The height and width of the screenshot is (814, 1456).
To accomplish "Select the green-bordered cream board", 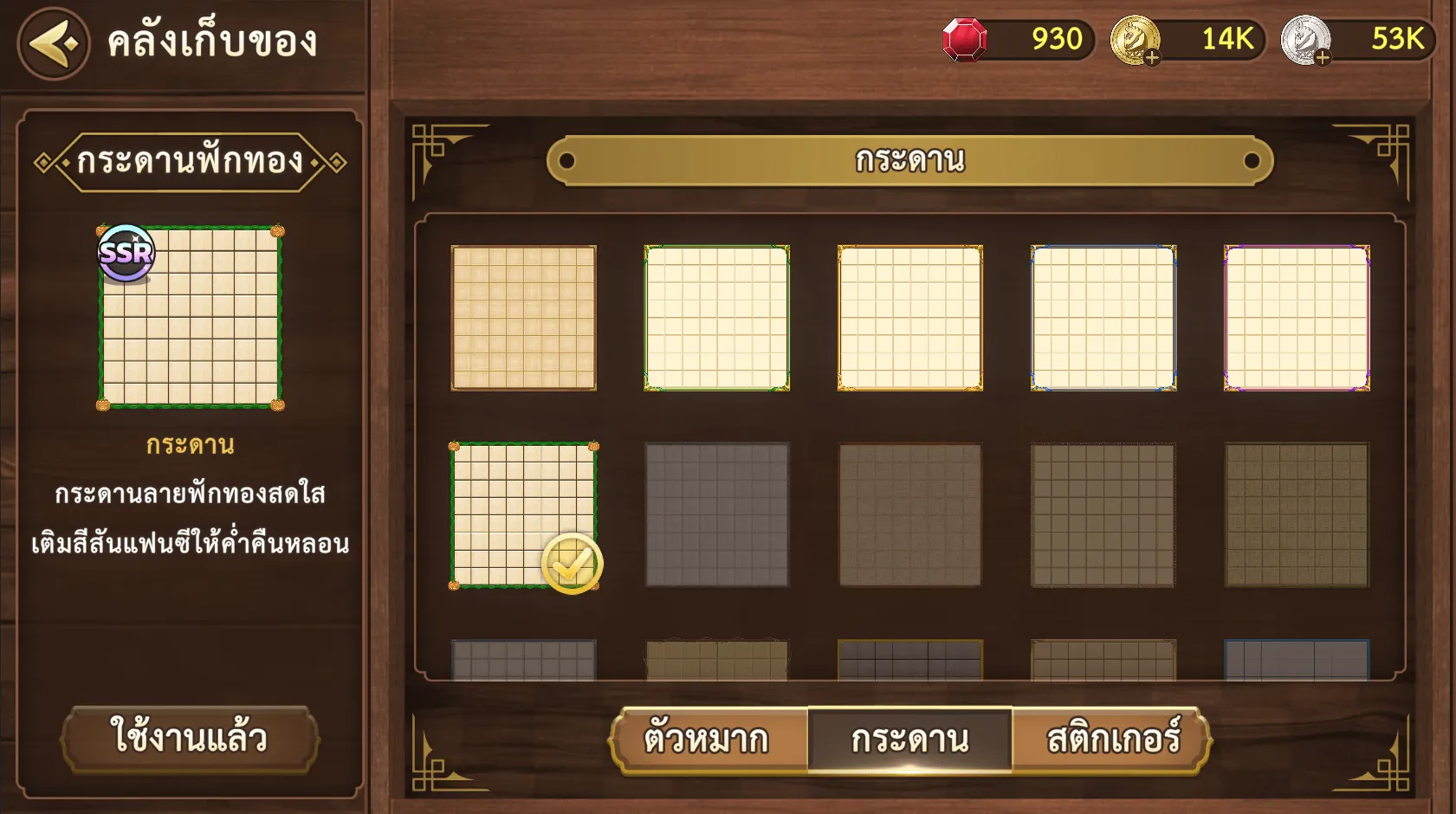I will [x=717, y=318].
